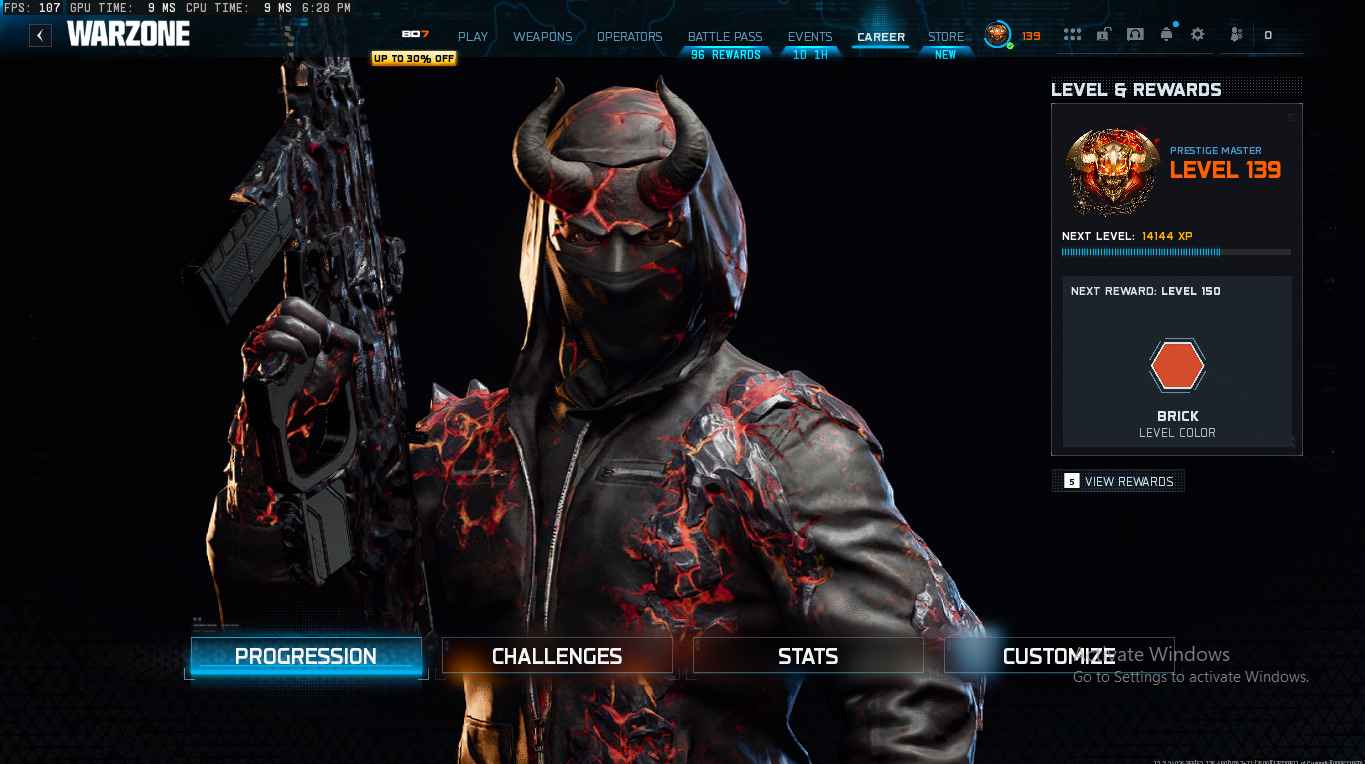
Task: Open the STATS section
Action: [807, 656]
